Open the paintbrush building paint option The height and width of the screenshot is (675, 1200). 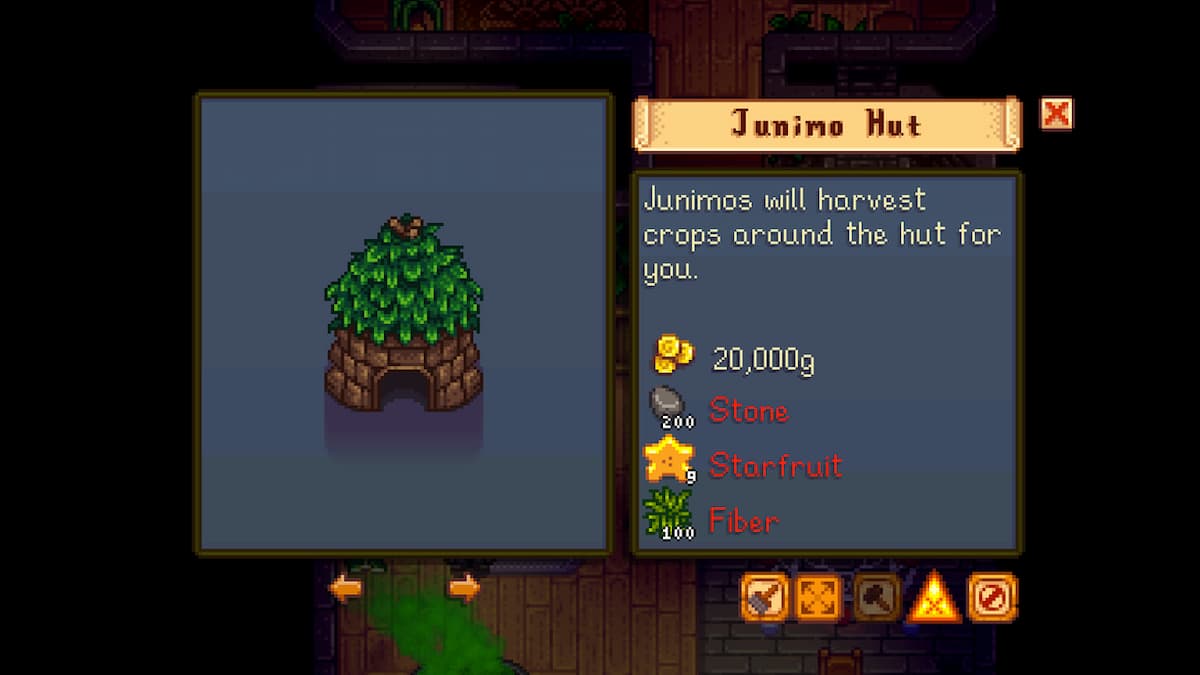tap(765, 598)
